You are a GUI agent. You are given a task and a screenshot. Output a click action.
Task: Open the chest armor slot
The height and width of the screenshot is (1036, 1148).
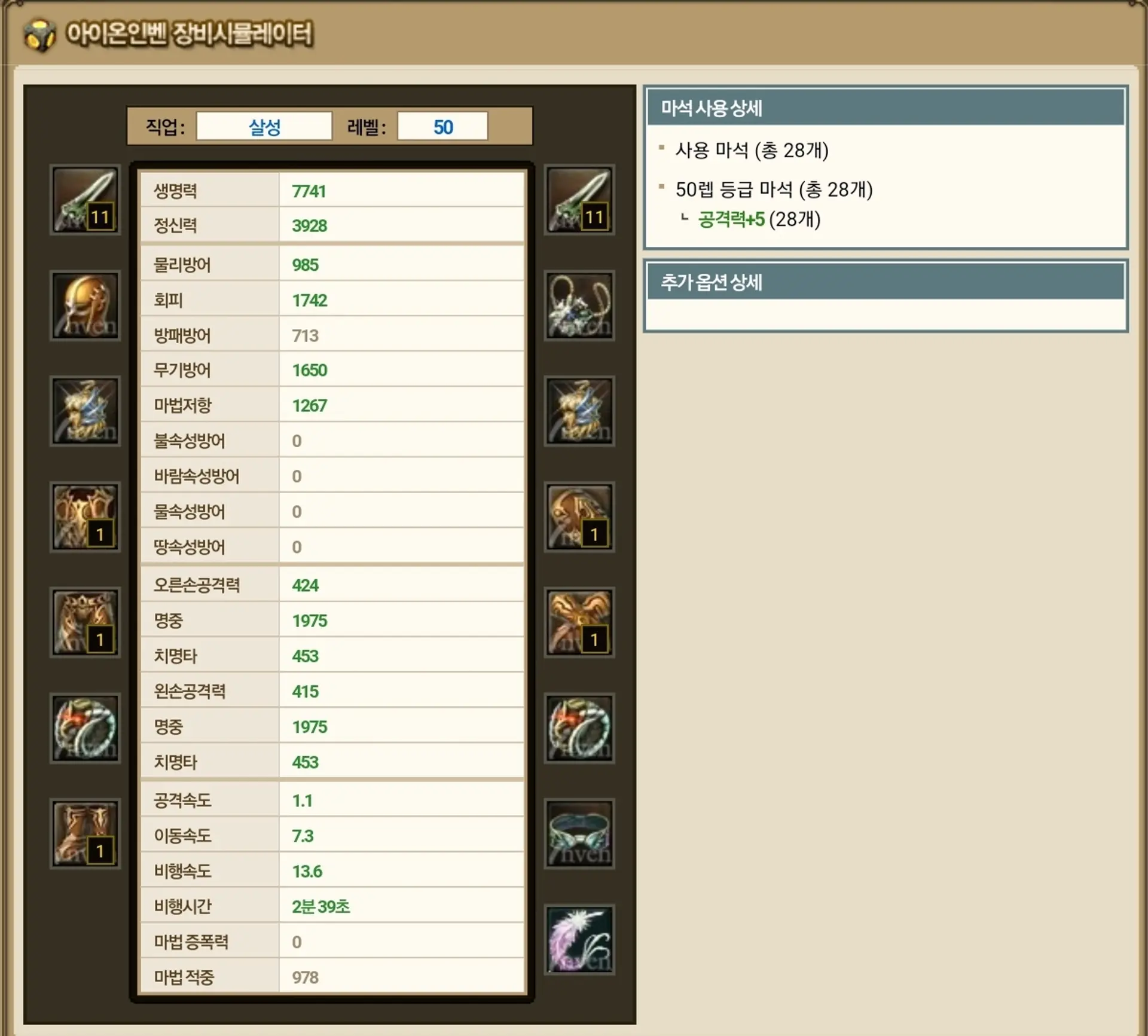pos(85,517)
